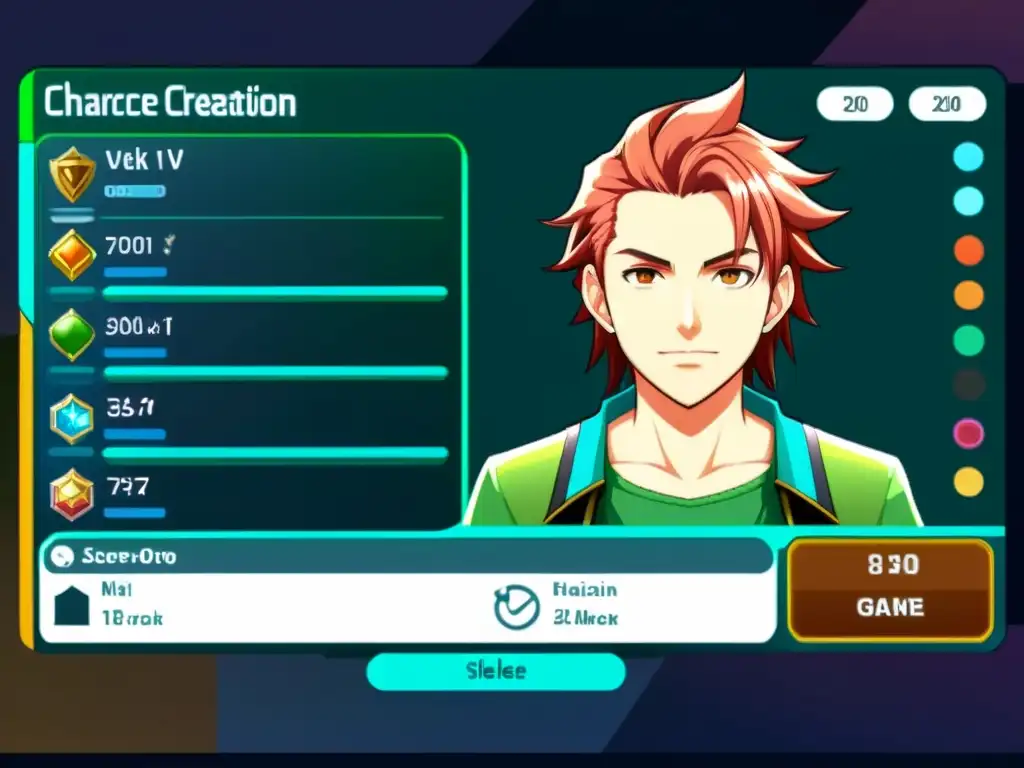The width and height of the screenshot is (1024, 768).
Task: Select the green gem icon
Action: 73,334
